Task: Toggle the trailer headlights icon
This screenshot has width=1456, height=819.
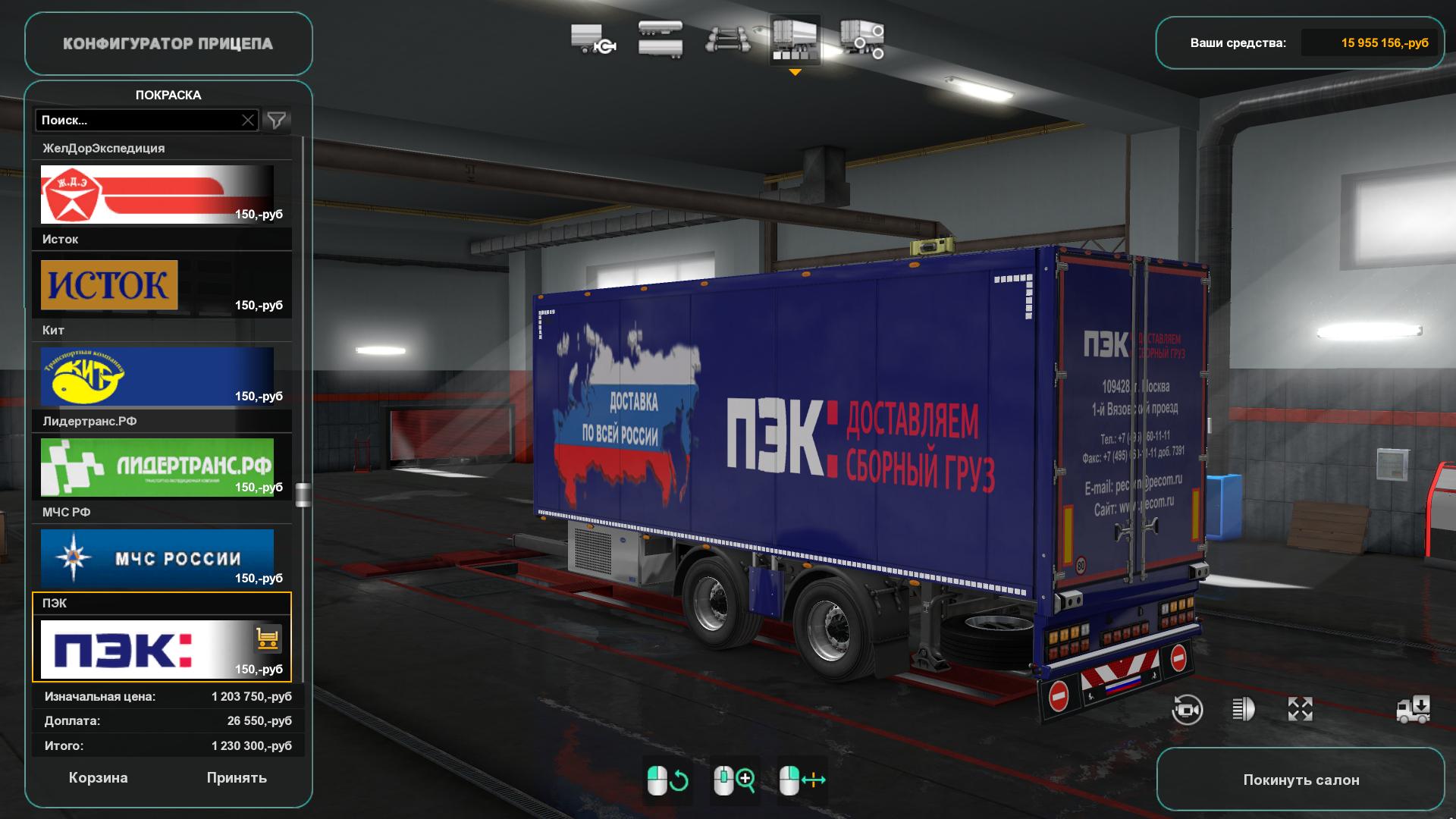Action: 1243,710
